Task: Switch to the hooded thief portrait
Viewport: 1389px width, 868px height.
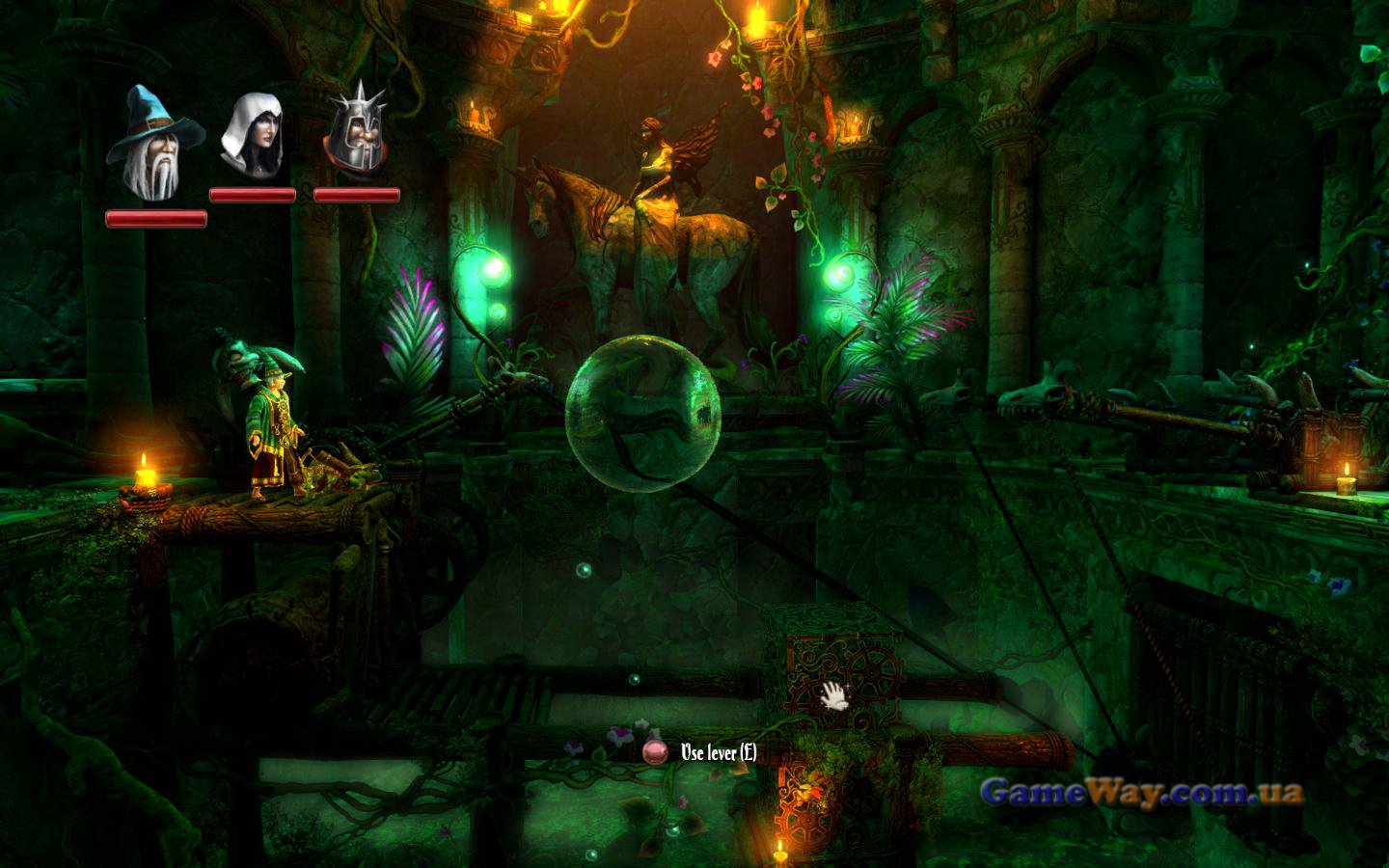Action: [251, 132]
